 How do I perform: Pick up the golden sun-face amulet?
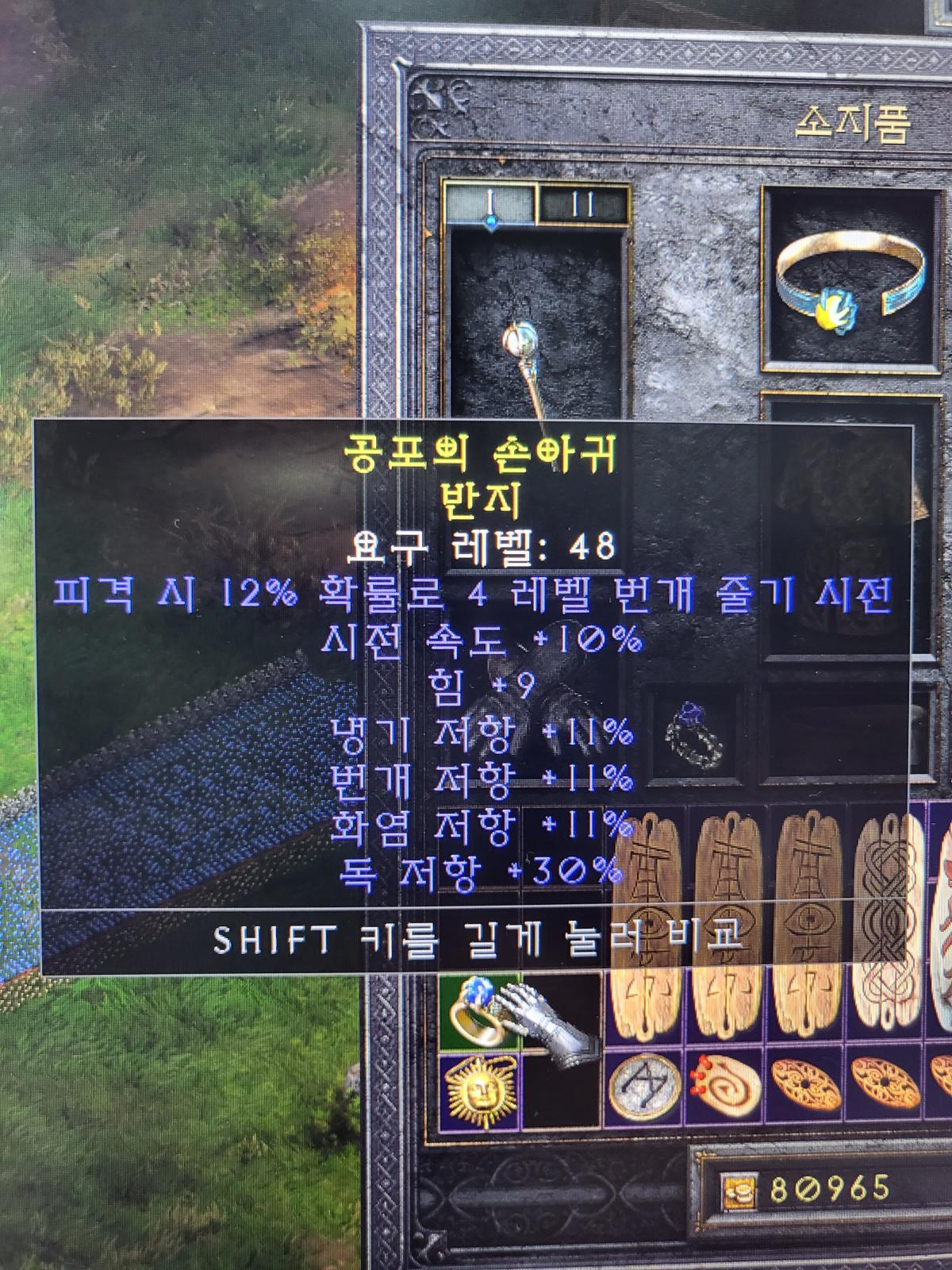click(x=478, y=1093)
